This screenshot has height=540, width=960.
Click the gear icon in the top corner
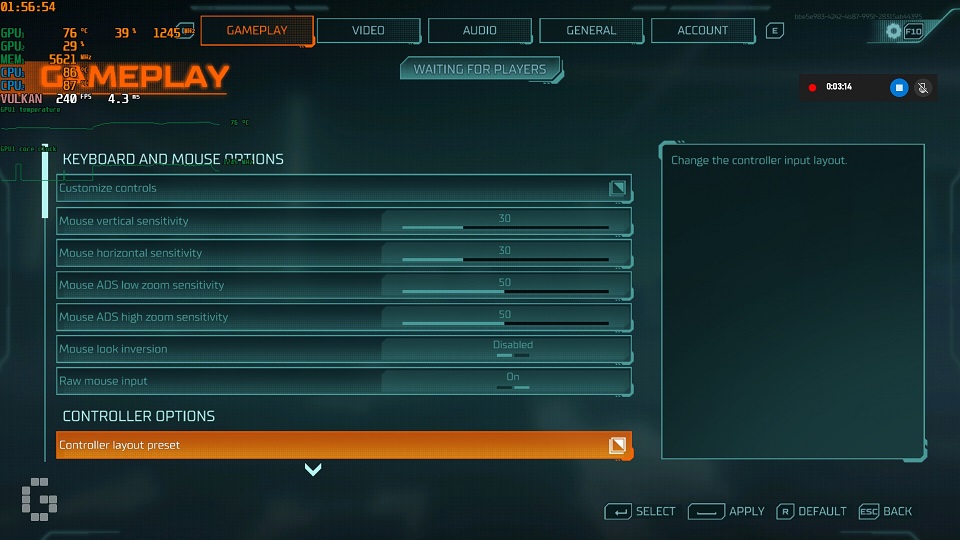(x=894, y=31)
